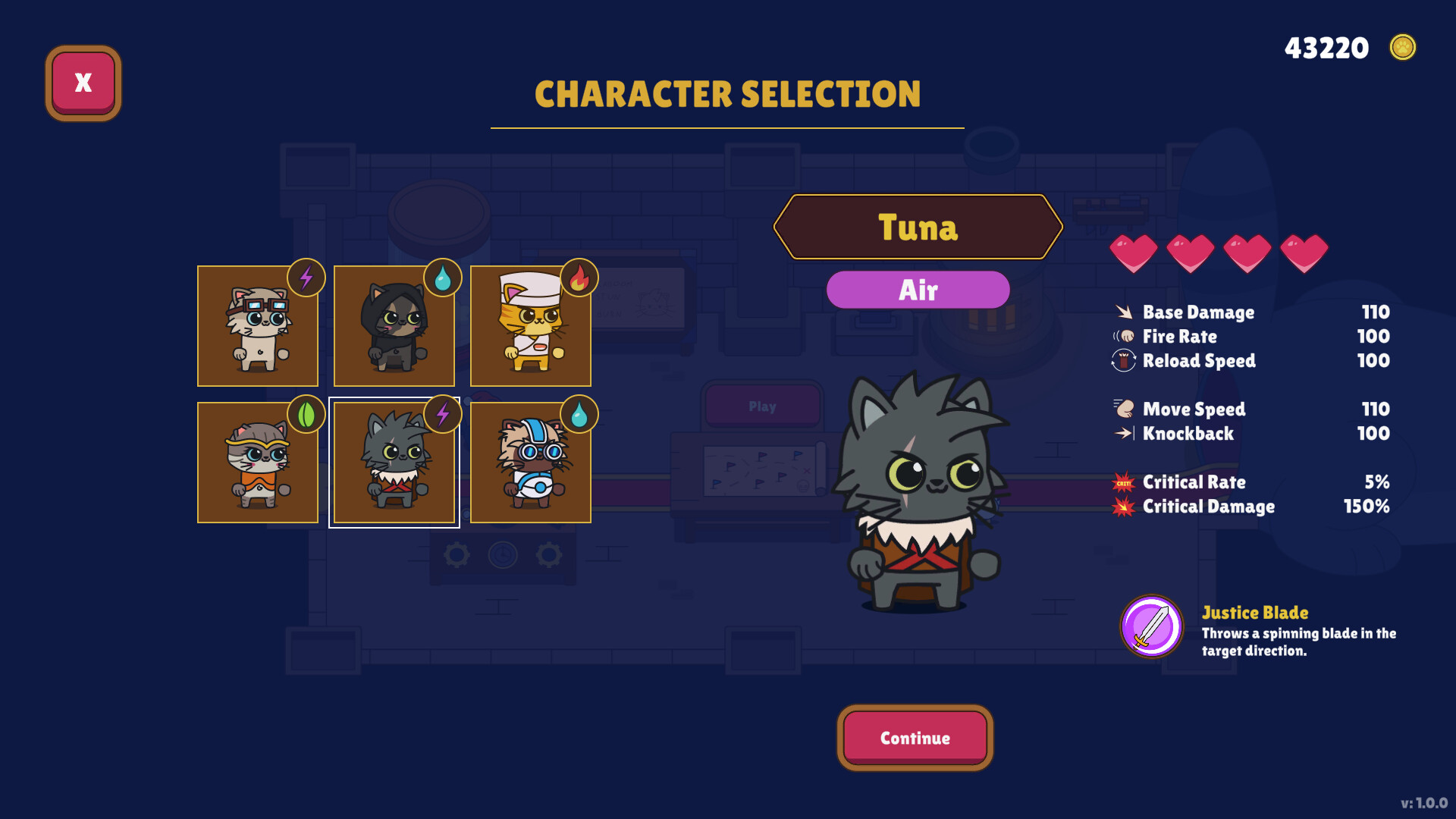
Task: Close the Character Selection screen
Action: (x=82, y=82)
